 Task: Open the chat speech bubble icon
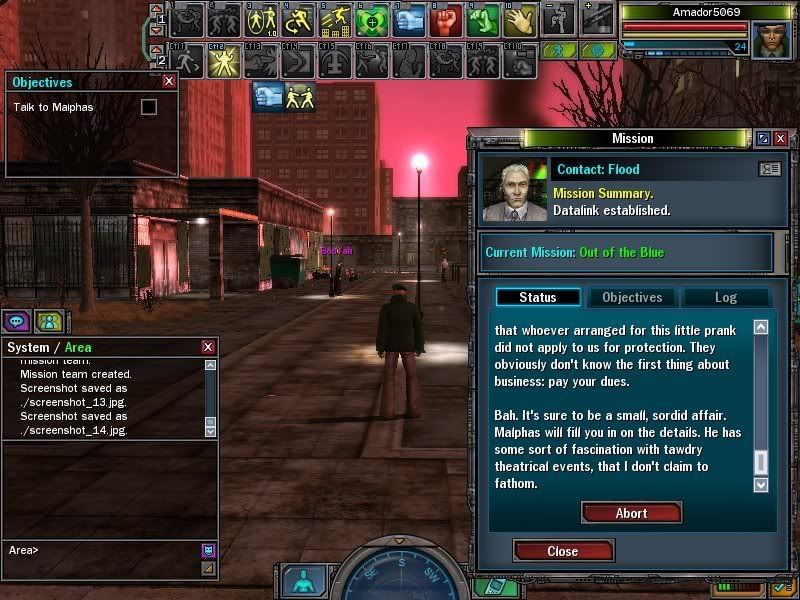pos(16,321)
